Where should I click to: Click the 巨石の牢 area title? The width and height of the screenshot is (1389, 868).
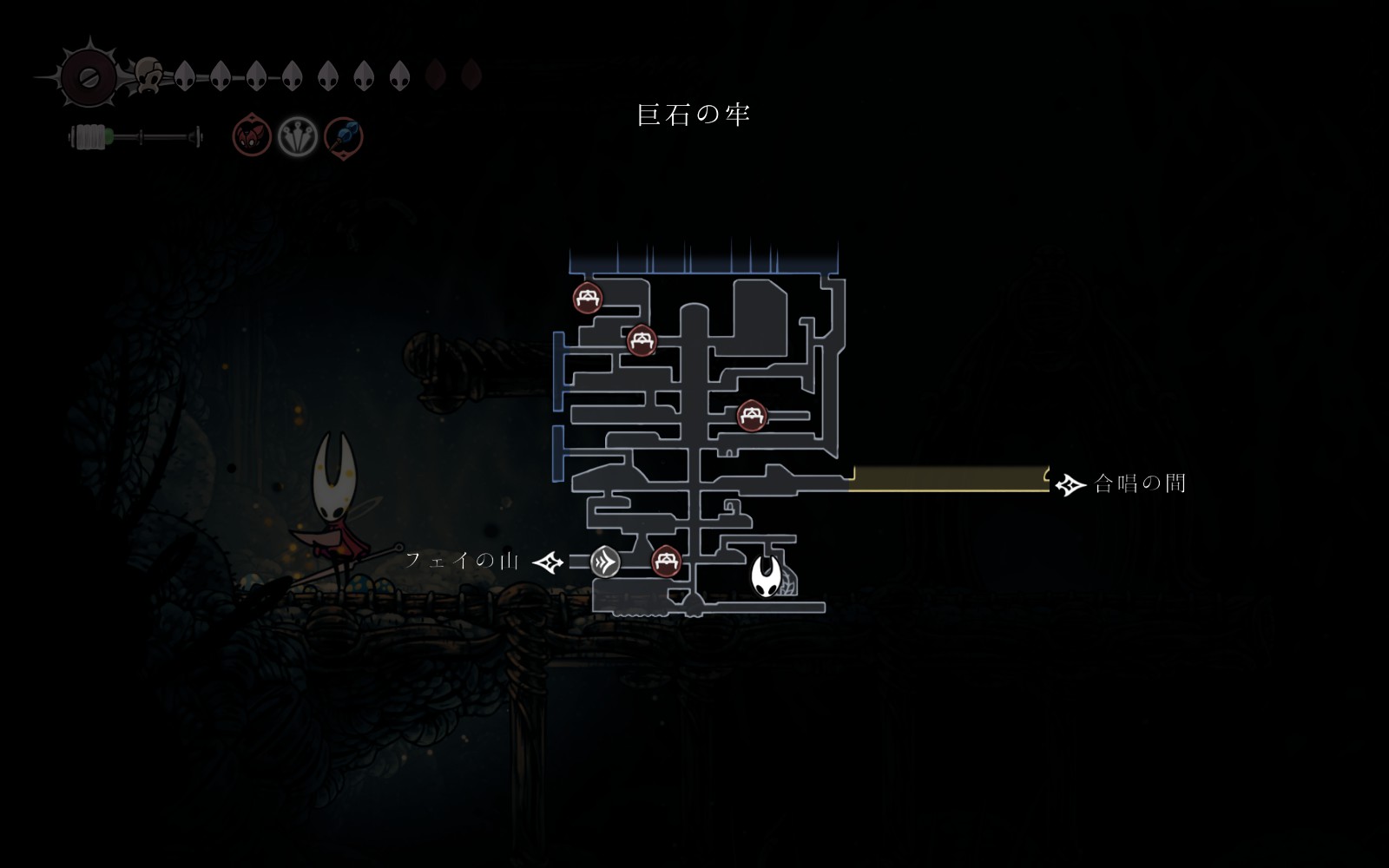click(x=693, y=115)
